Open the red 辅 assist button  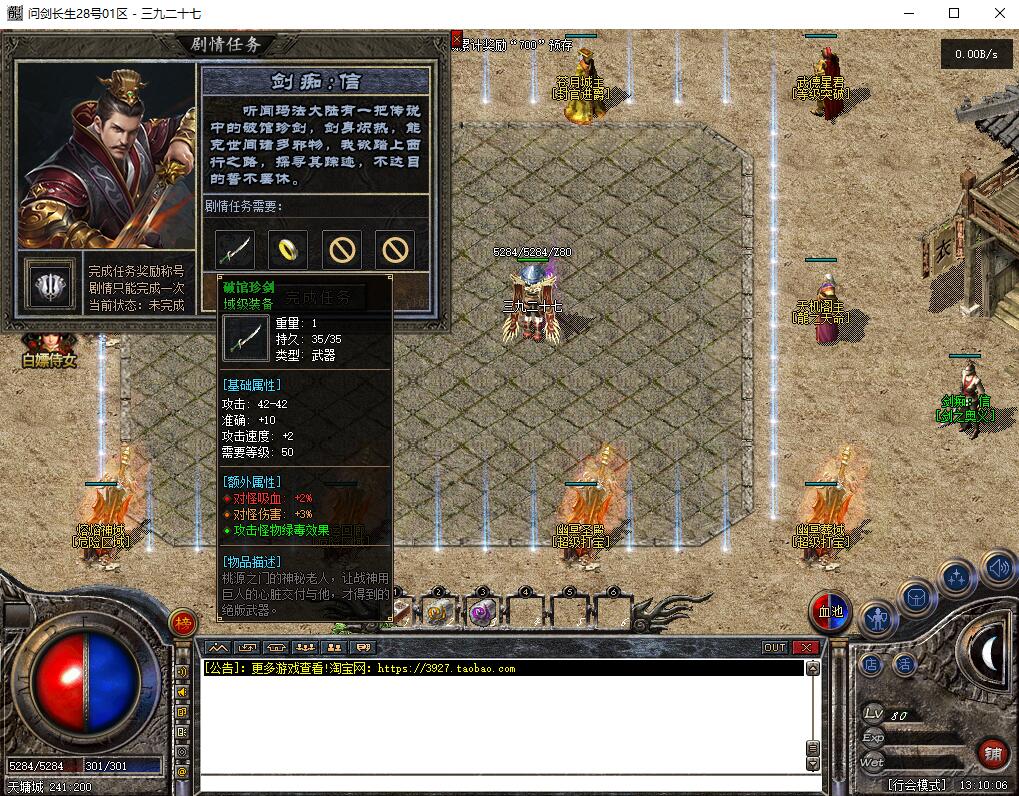(992, 753)
